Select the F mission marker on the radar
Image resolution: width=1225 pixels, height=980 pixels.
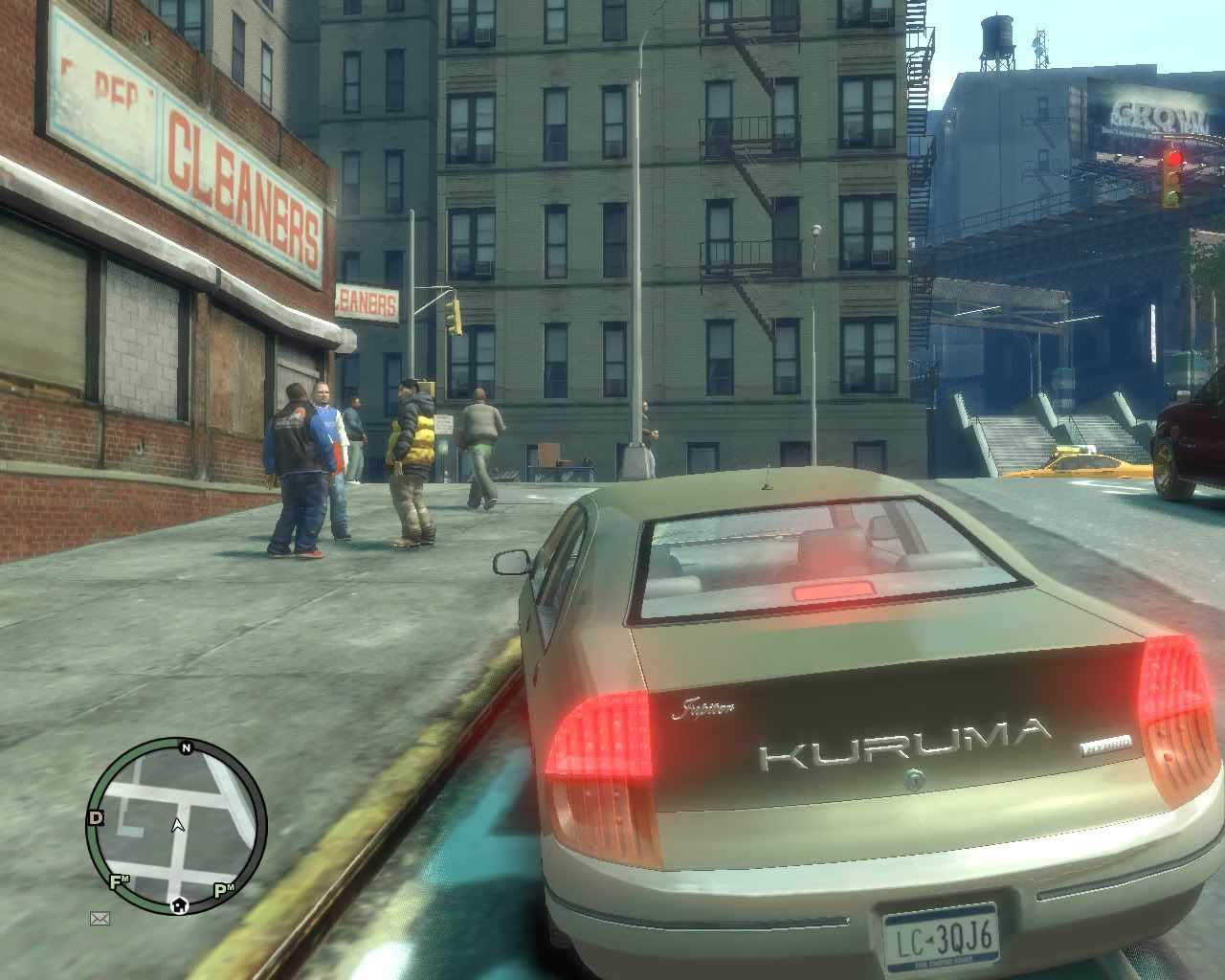click(x=120, y=881)
